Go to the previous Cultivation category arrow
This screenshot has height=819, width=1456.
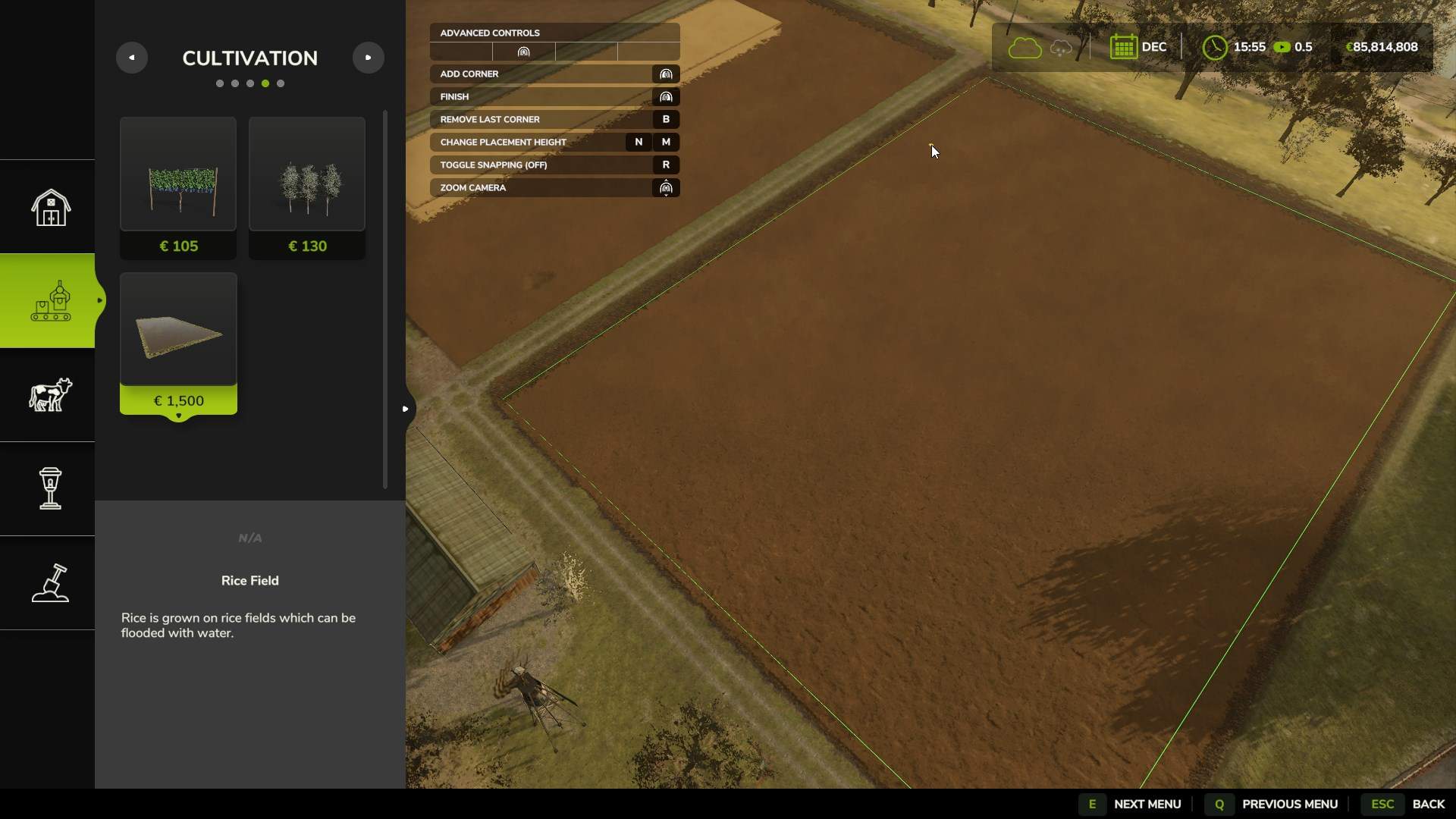point(131,58)
